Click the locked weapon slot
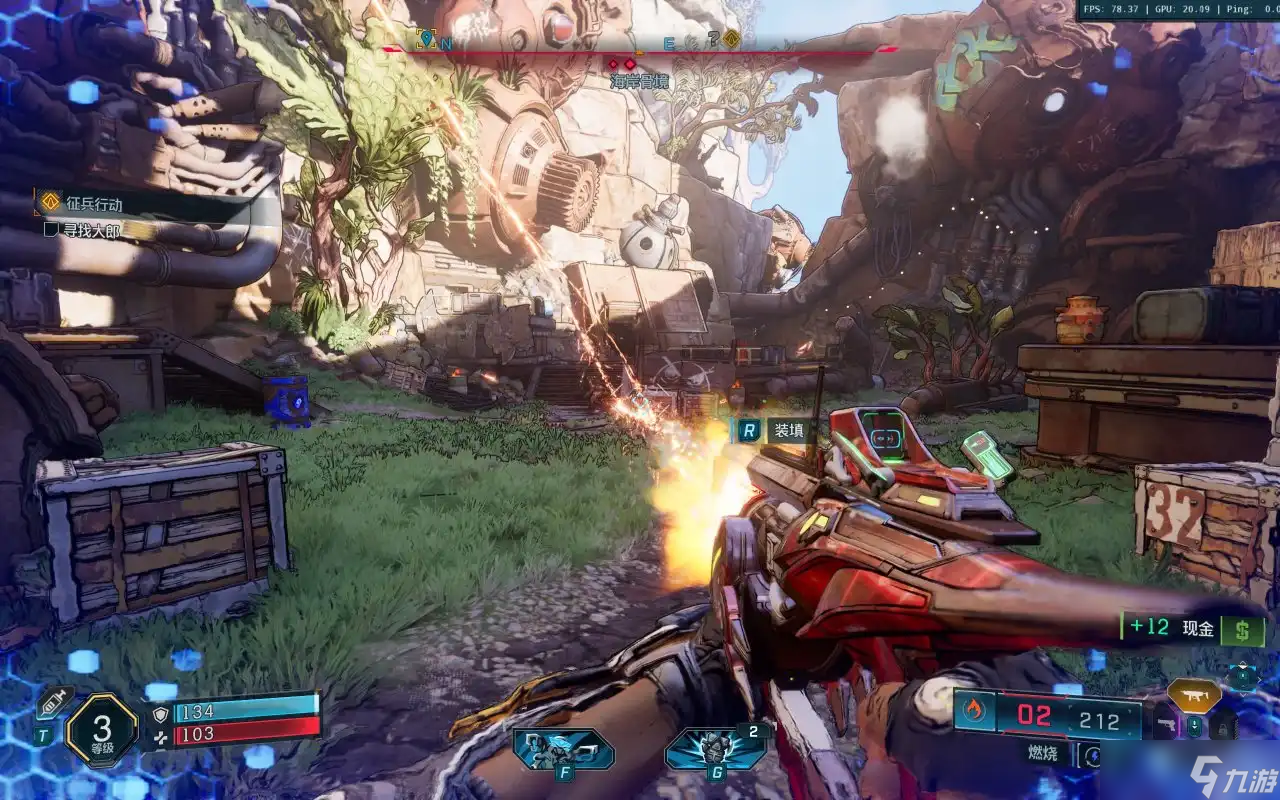1280x800 pixels. (x=1225, y=727)
